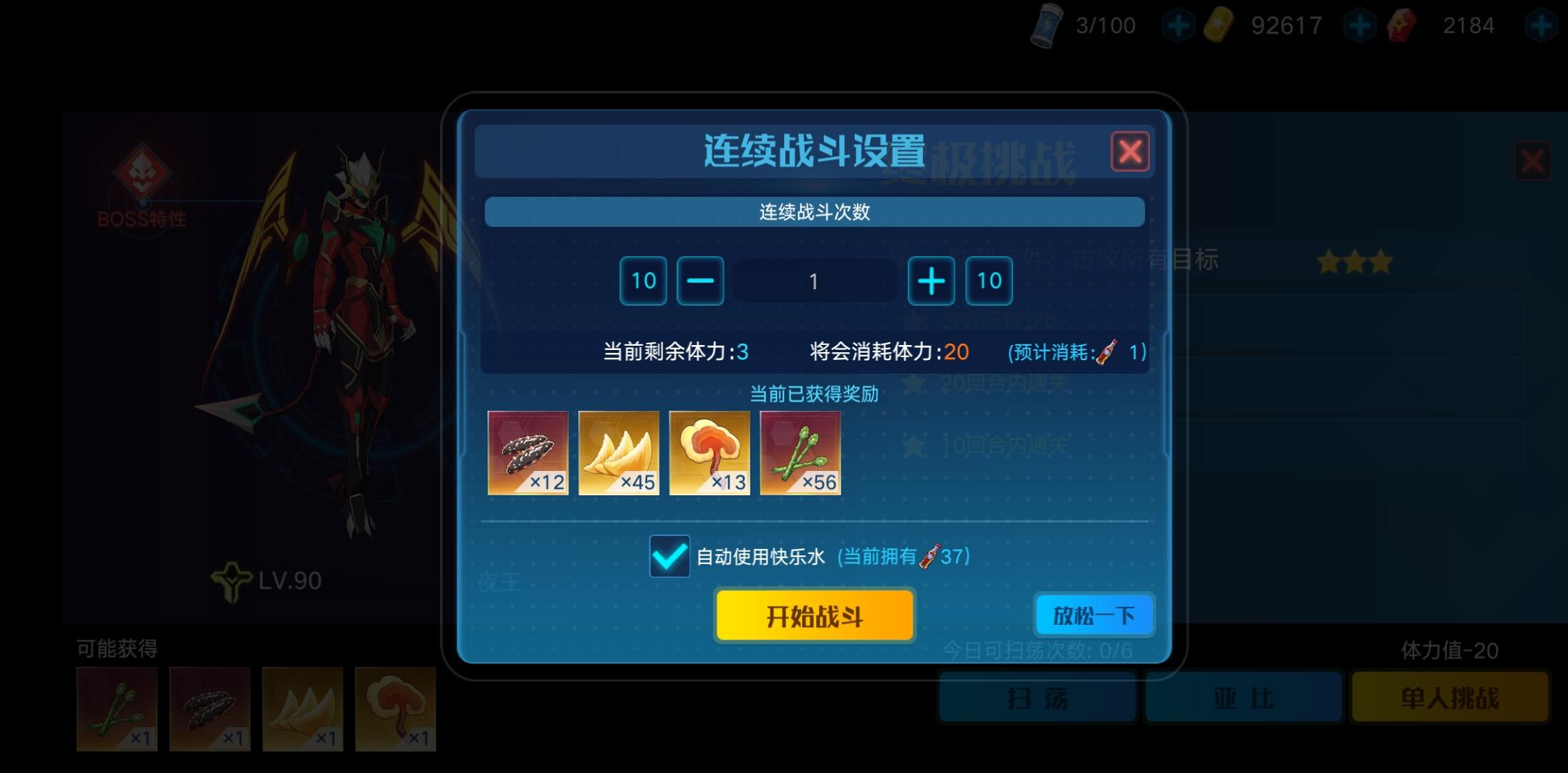This screenshot has height=773, width=1568.
Task: Tap the plus icon beside 92617 coins
Action: pos(1360,25)
